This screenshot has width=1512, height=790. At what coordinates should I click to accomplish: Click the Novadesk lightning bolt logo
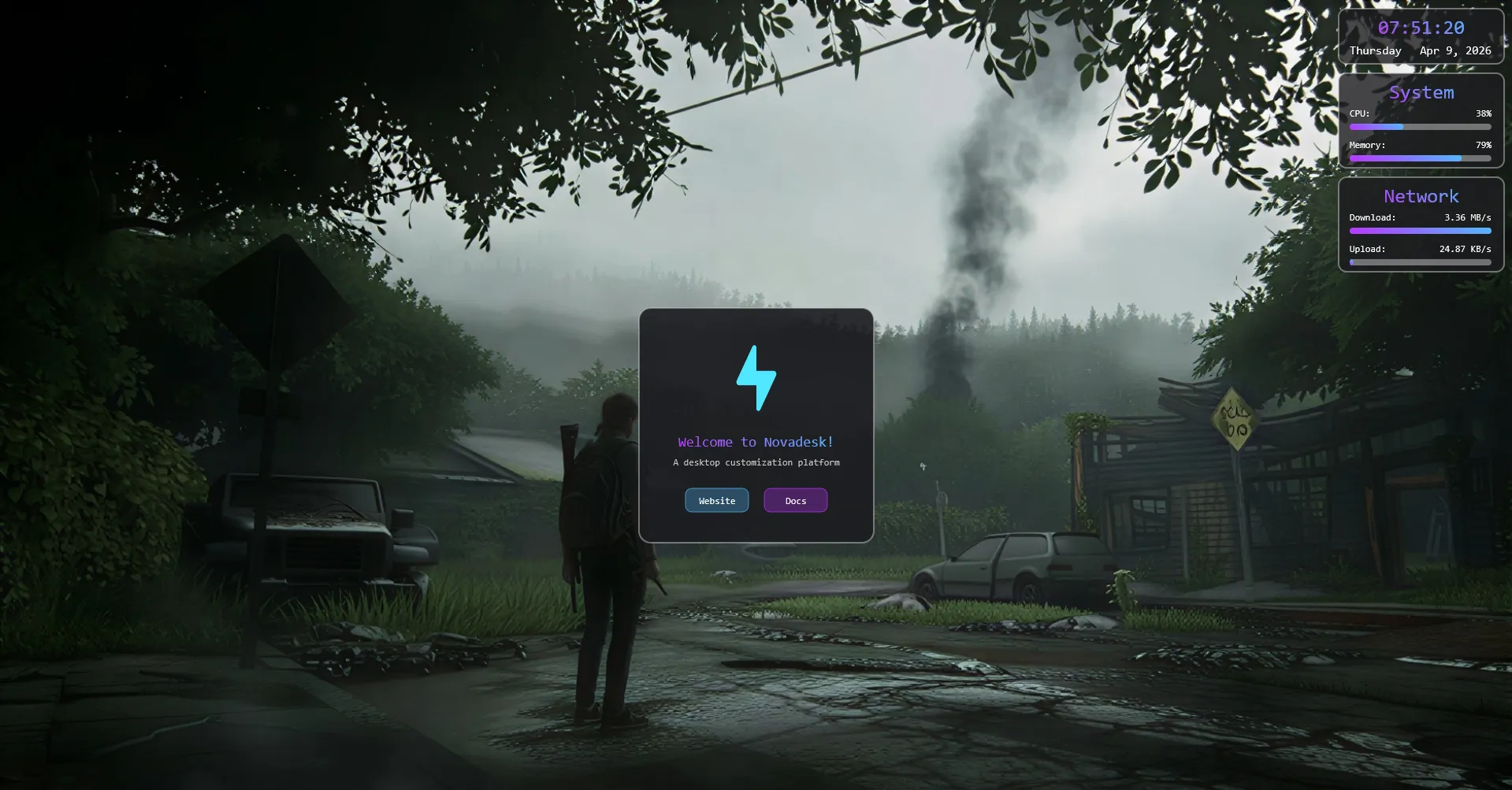click(756, 377)
